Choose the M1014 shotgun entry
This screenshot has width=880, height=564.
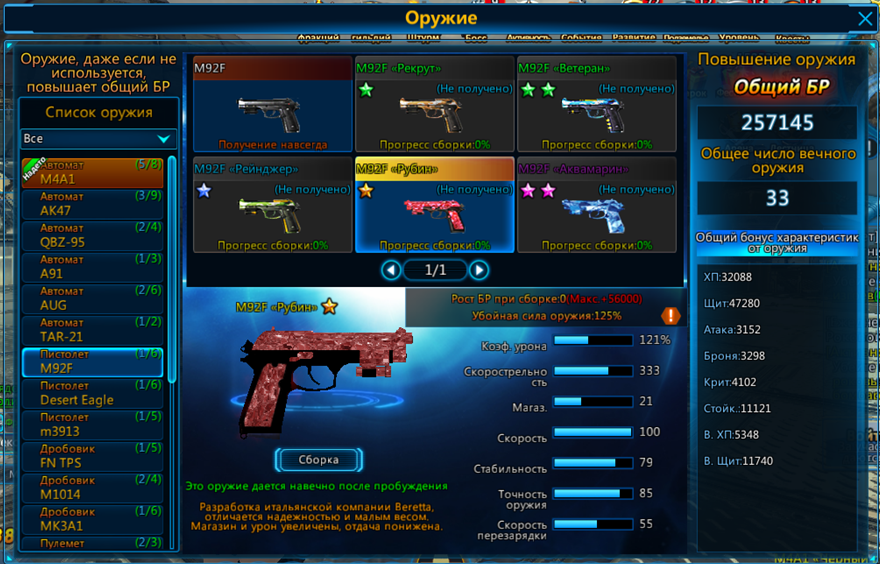coord(92,488)
